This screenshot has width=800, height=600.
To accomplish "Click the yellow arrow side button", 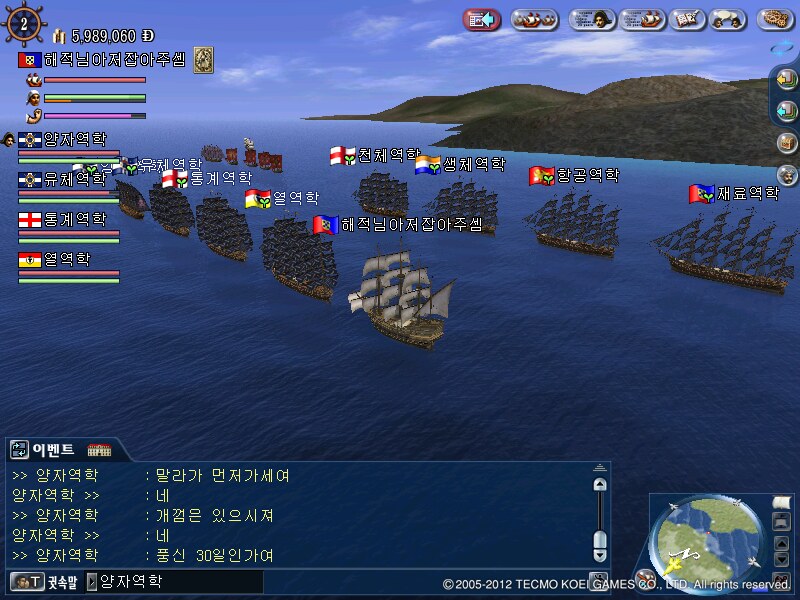I will point(787,79).
